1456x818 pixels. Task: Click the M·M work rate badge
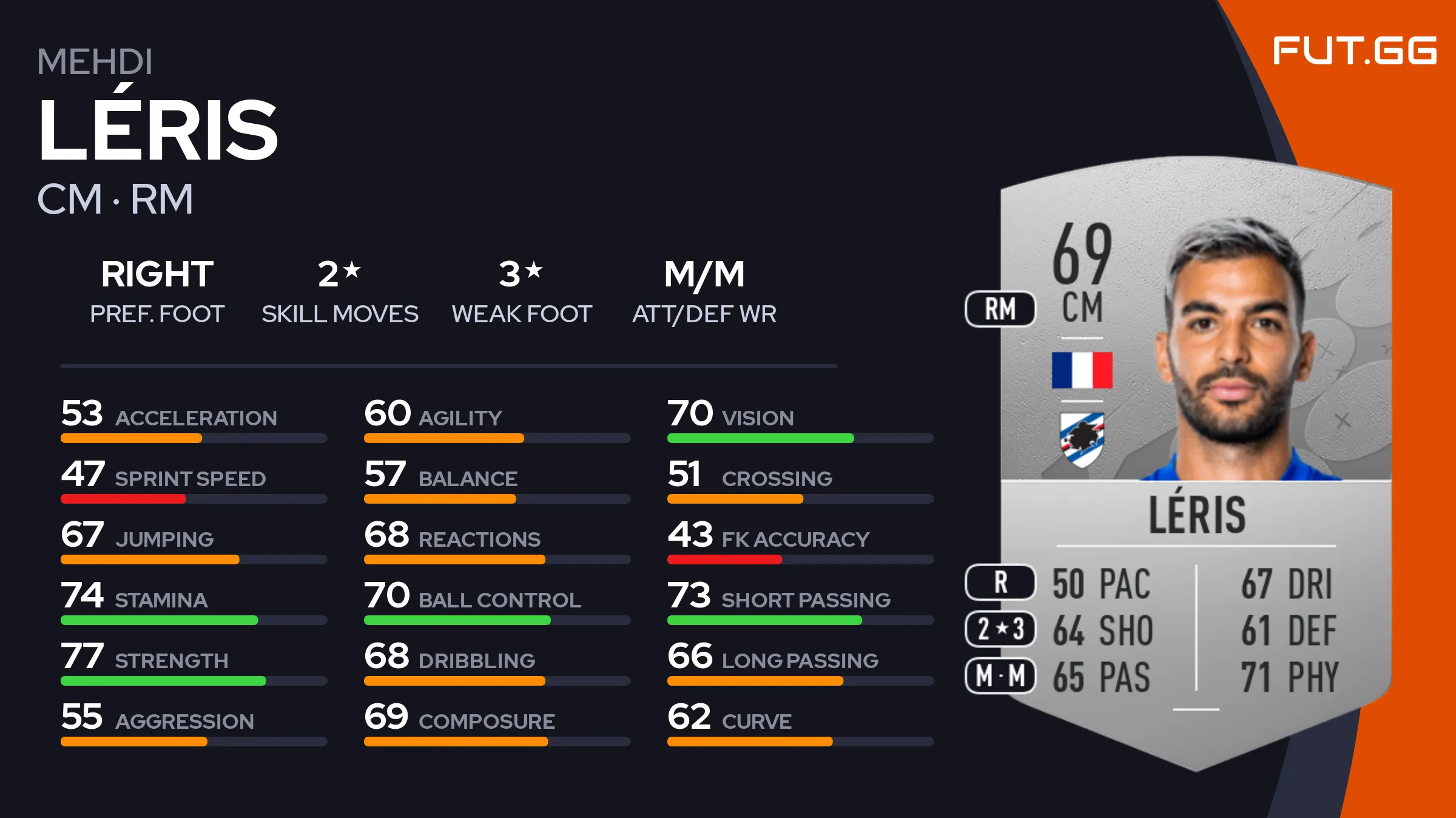coord(1000,675)
